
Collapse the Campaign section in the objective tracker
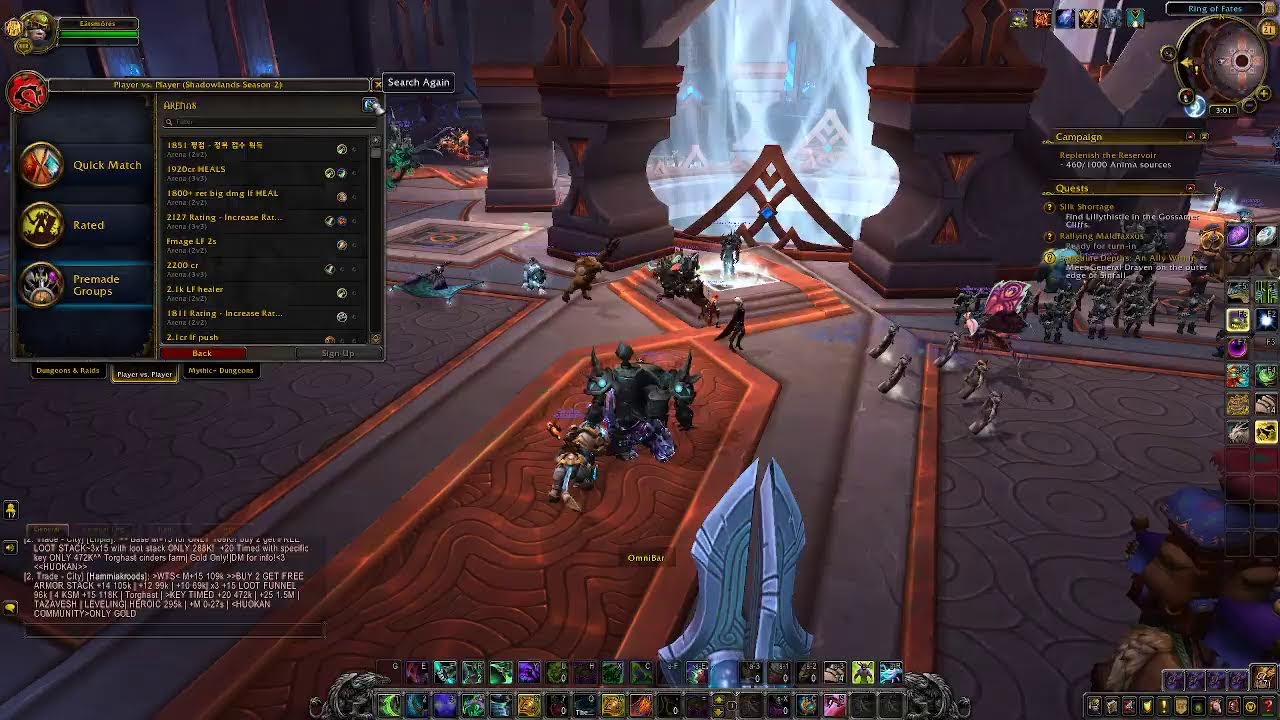[x=1192, y=136]
